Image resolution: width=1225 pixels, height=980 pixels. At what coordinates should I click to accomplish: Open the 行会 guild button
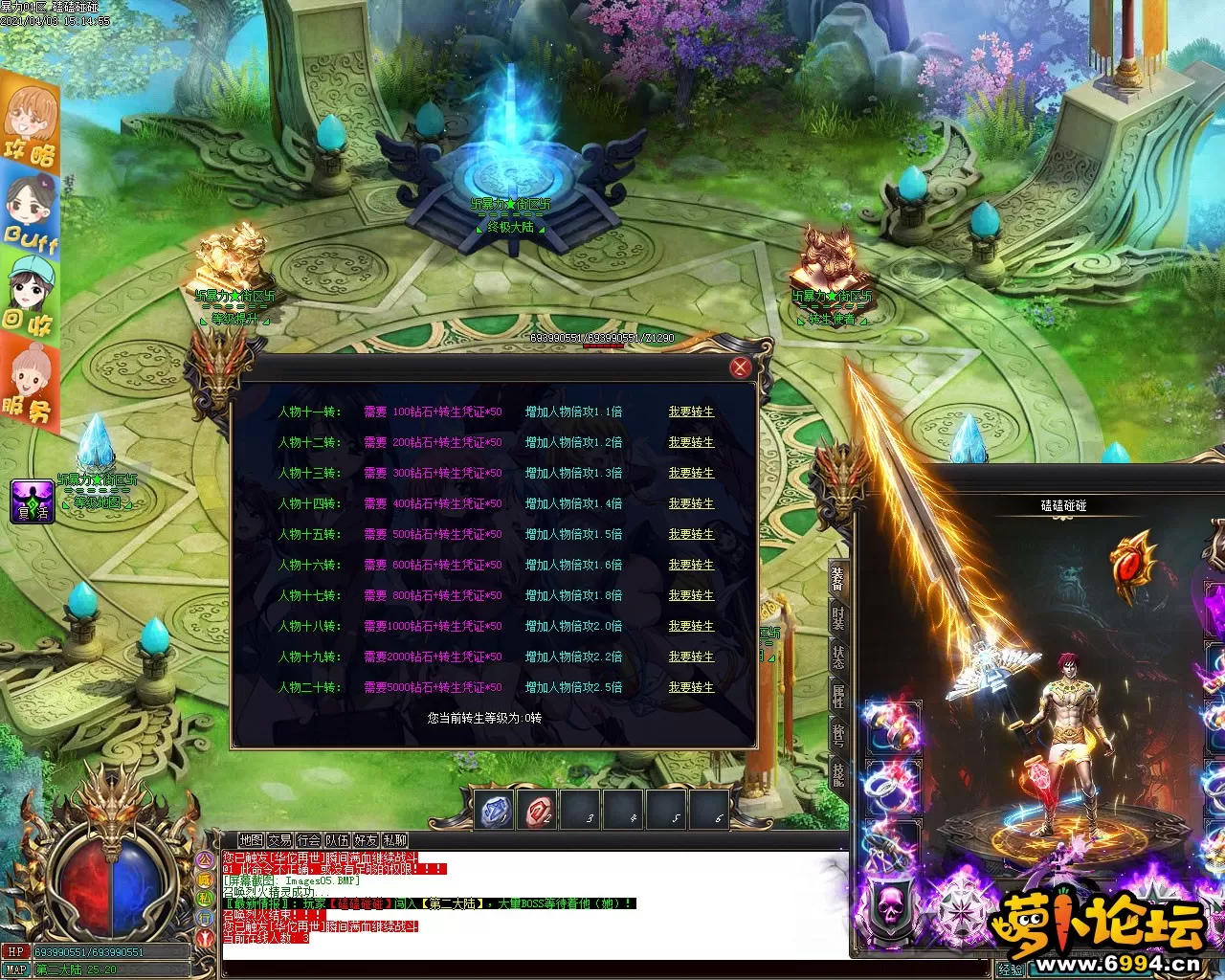click(308, 840)
